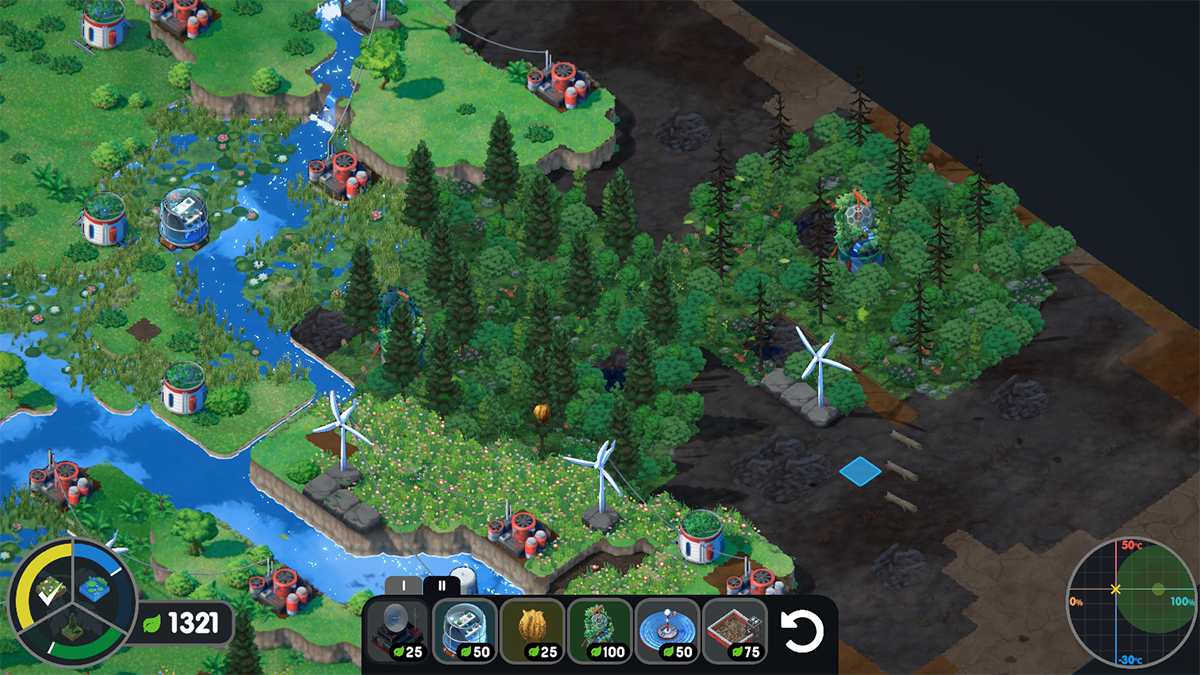Viewport: 1200px width, 675px height.
Task: Select the leafy arboretum building costing 100
Action: point(599,630)
